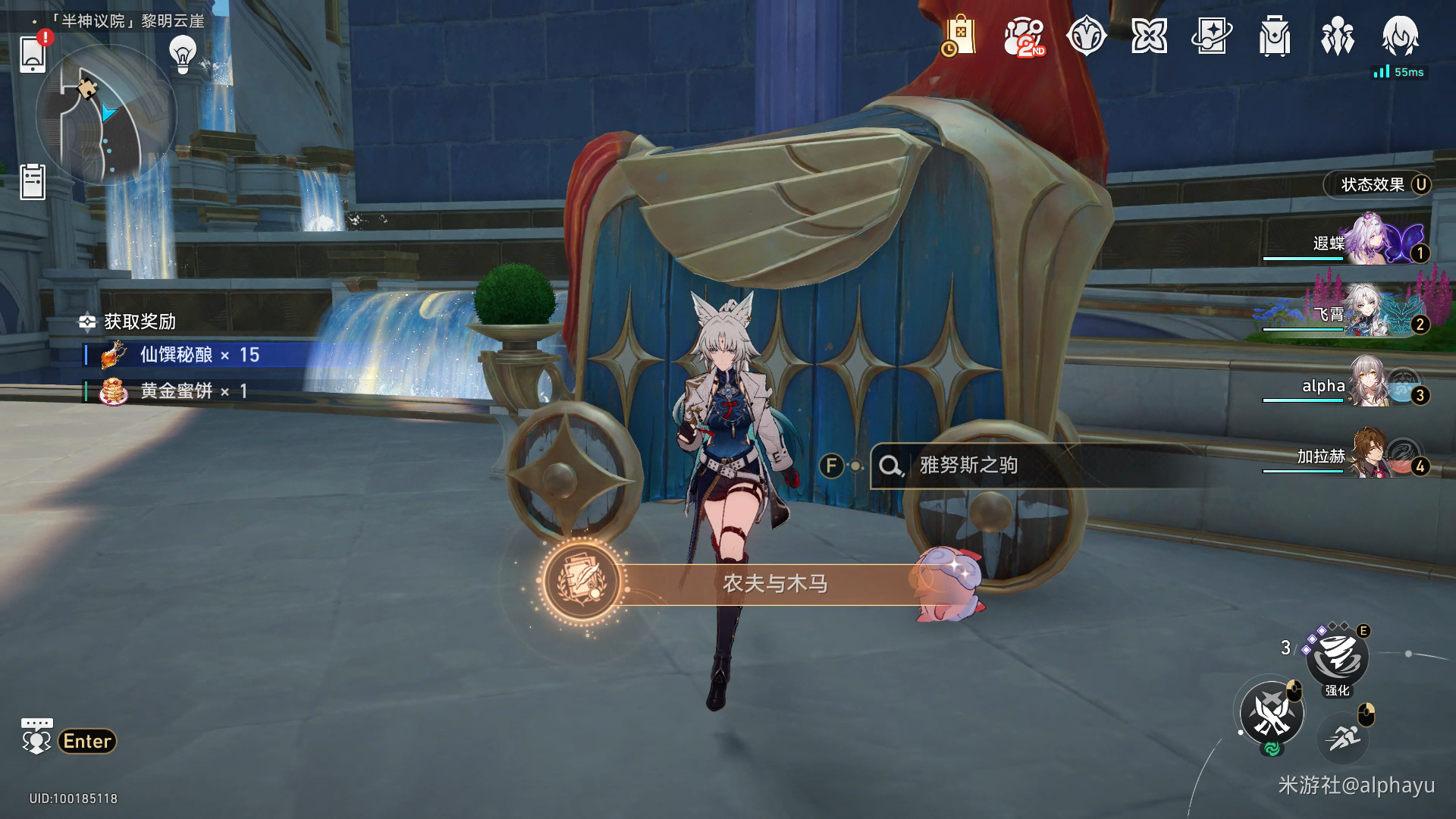Open the team setup icon
This screenshot has width=1456, height=819.
pyautogui.click(x=1337, y=36)
